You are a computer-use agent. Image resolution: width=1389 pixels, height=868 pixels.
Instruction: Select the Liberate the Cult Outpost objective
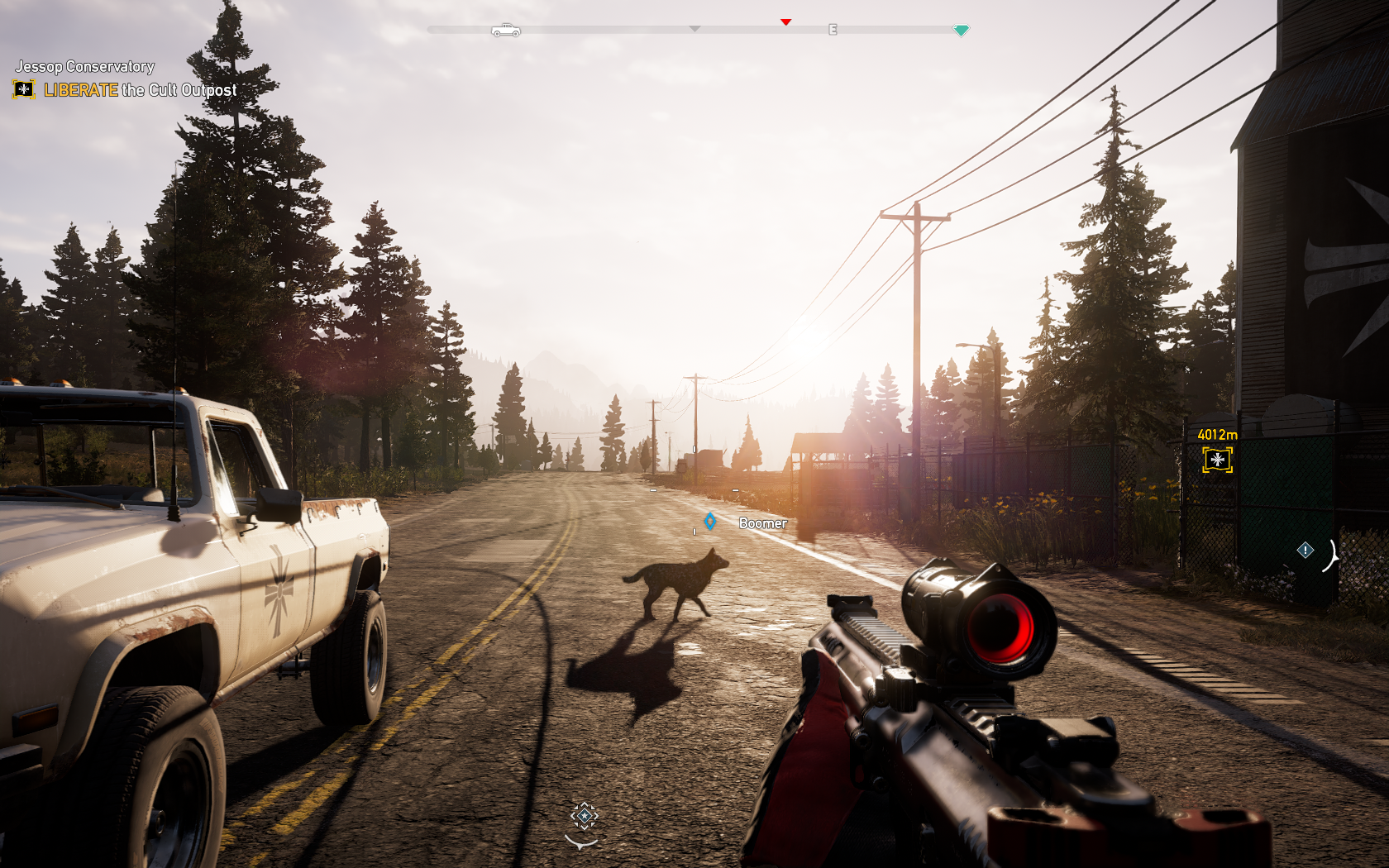(140, 90)
